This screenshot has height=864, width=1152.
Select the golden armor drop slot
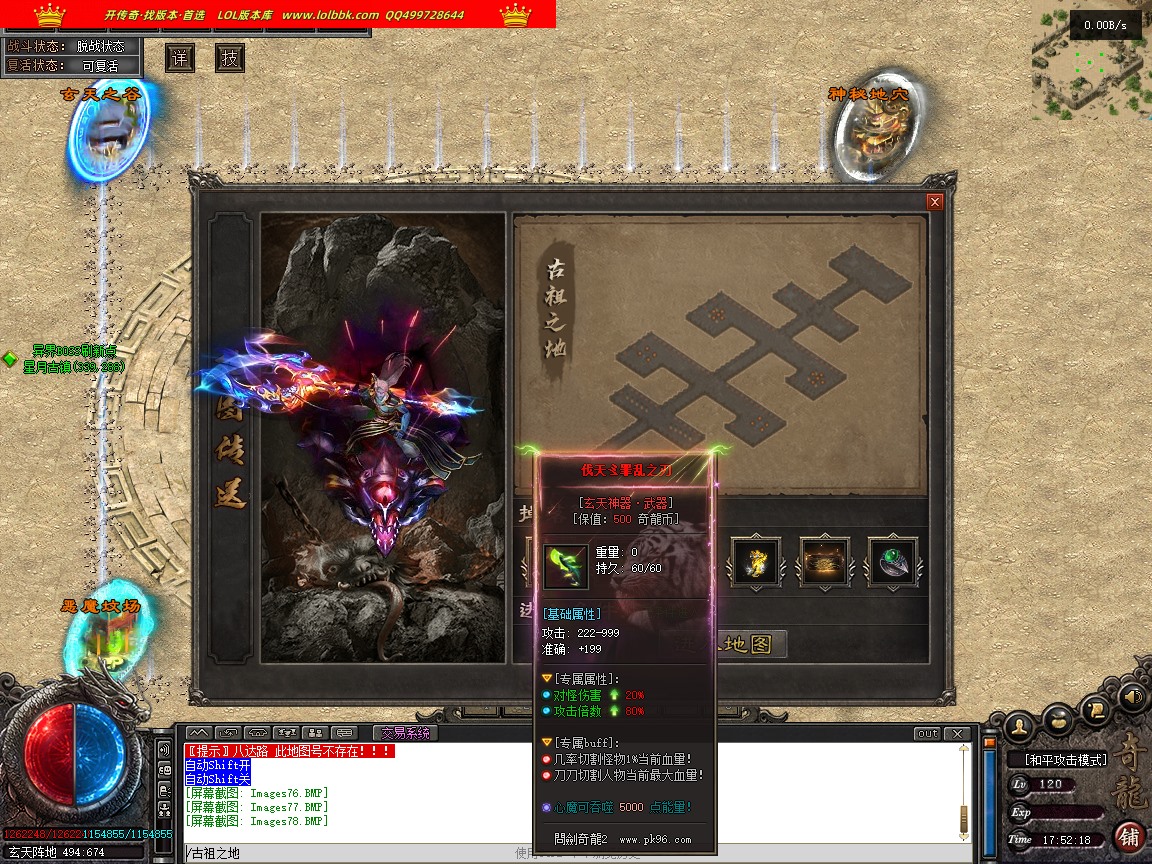tap(755, 563)
